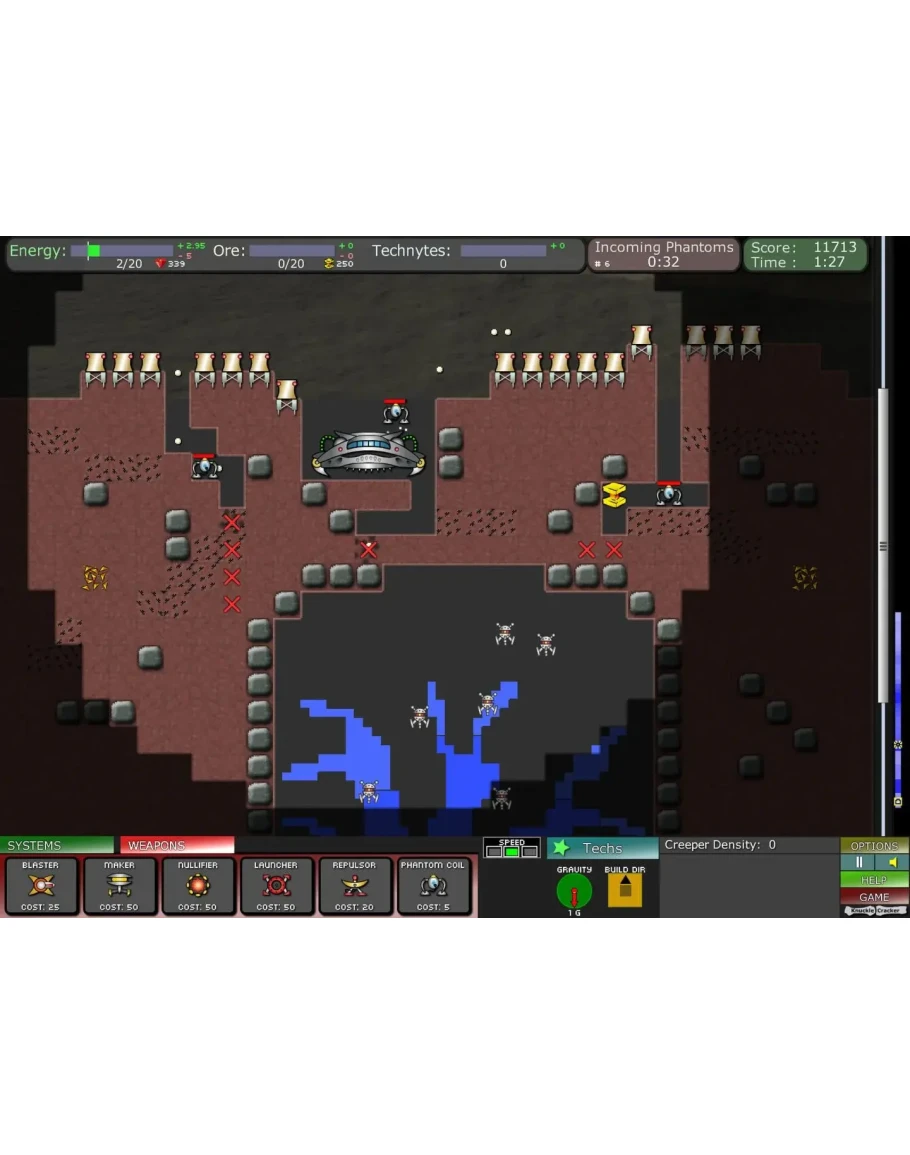Select the Blaster weapon to build
The height and width of the screenshot is (1155, 910).
tap(40, 885)
